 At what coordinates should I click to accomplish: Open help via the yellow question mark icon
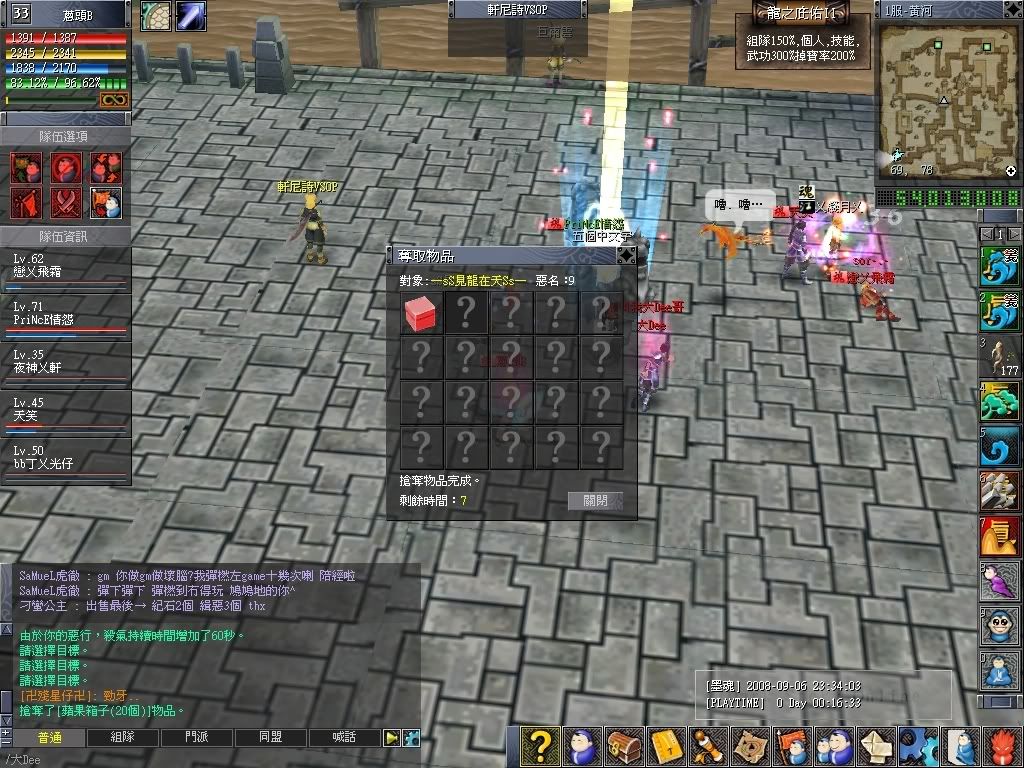click(x=540, y=746)
